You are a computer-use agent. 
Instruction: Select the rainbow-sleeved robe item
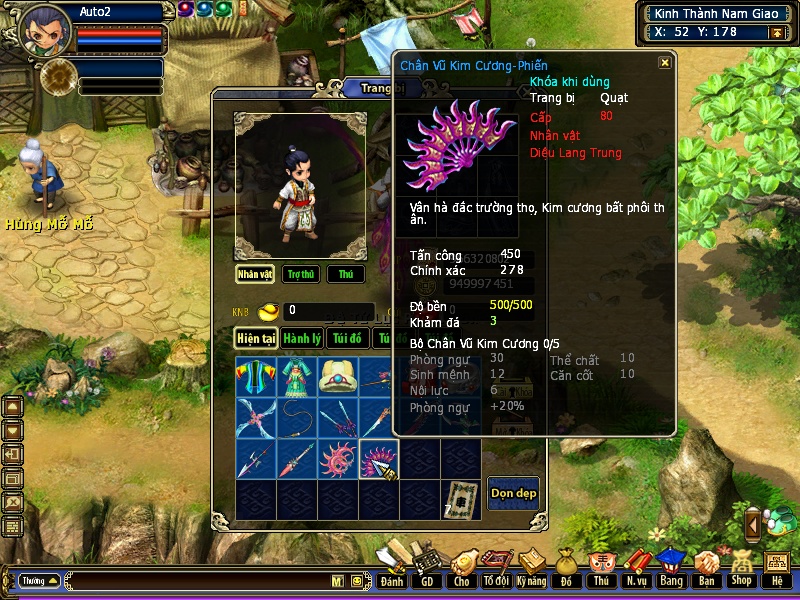[x=256, y=377]
